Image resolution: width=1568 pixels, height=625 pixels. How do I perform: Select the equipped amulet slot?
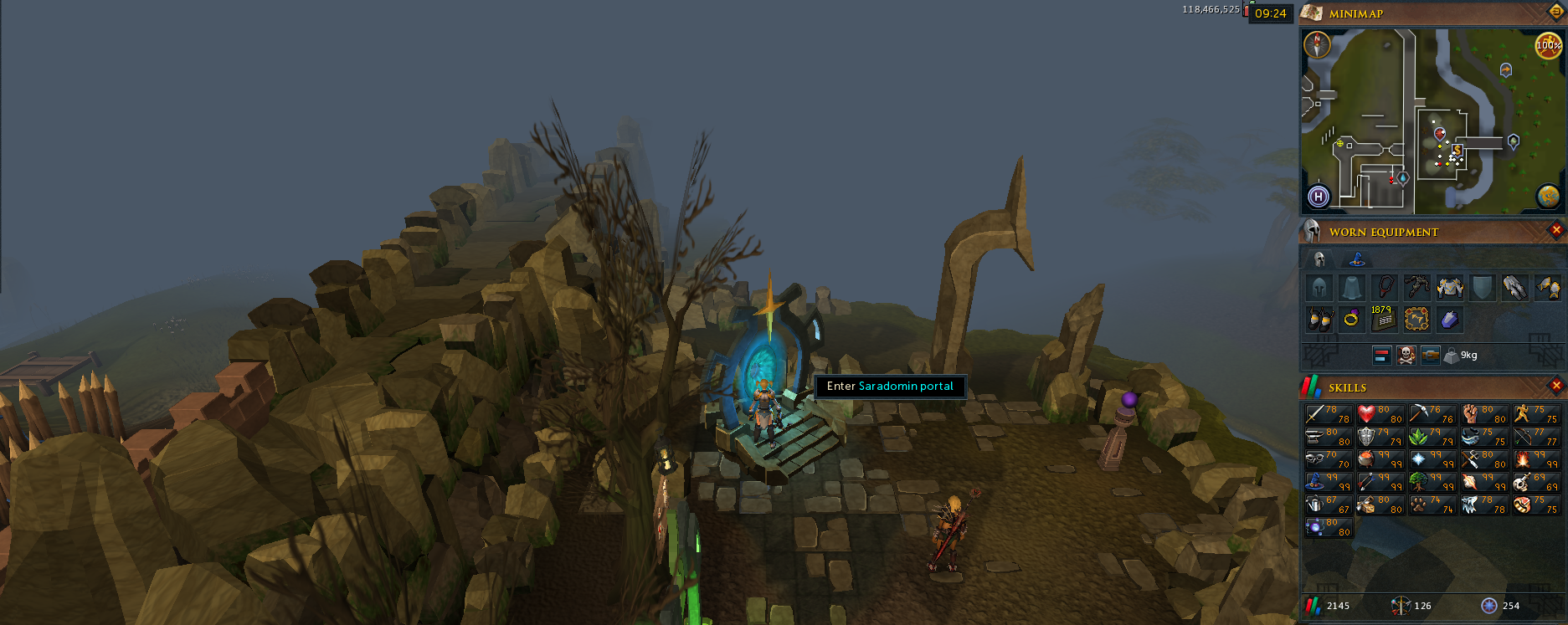(x=1385, y=288)
